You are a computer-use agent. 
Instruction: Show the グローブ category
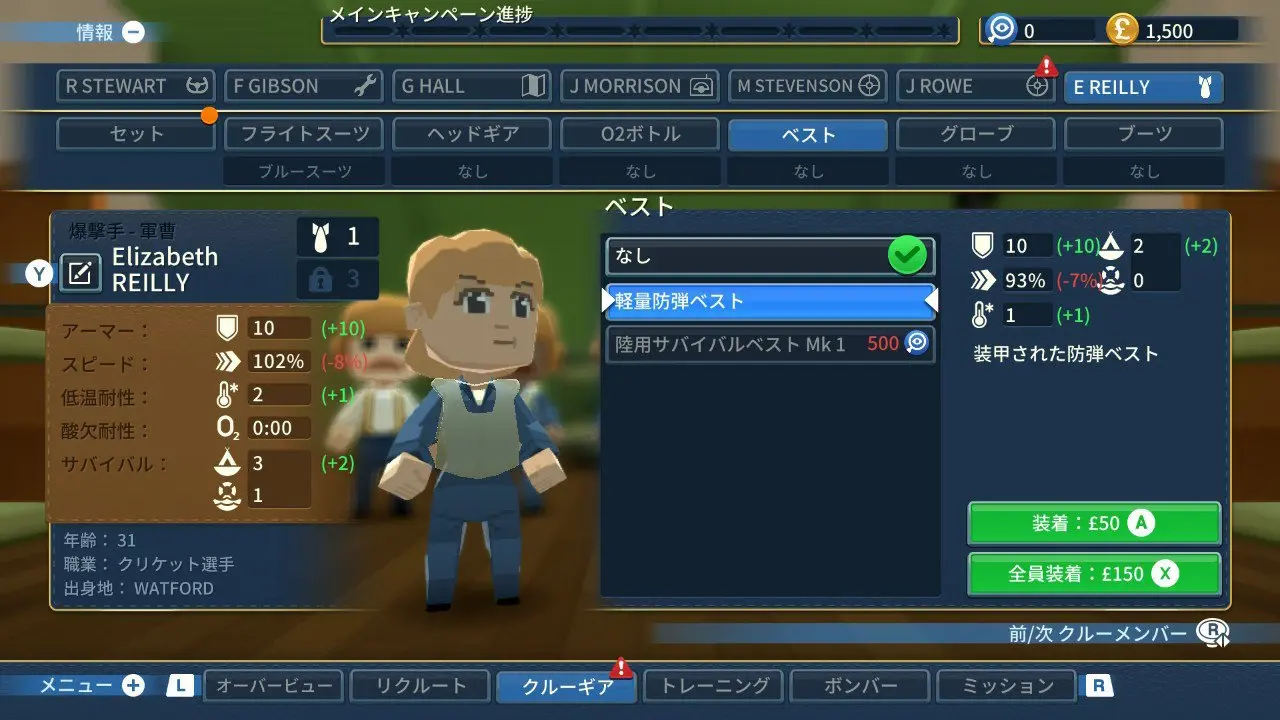coord(976,134)
